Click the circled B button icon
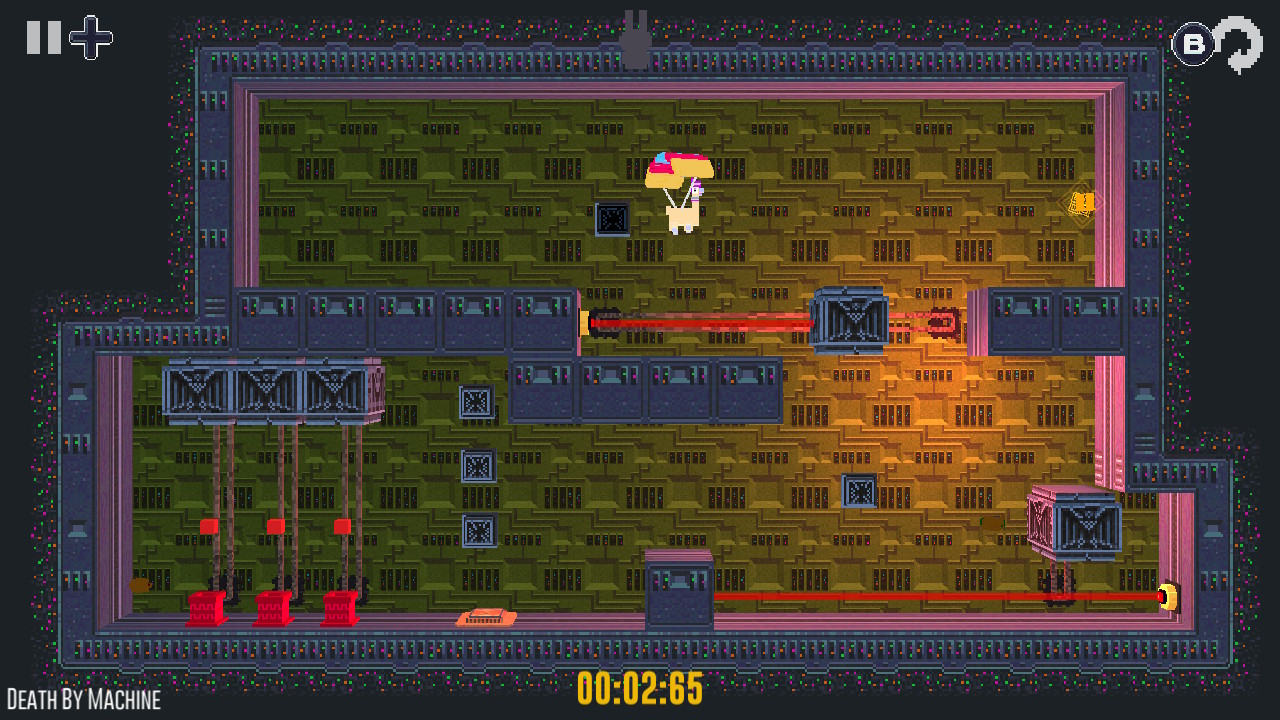 (1192, 44)
